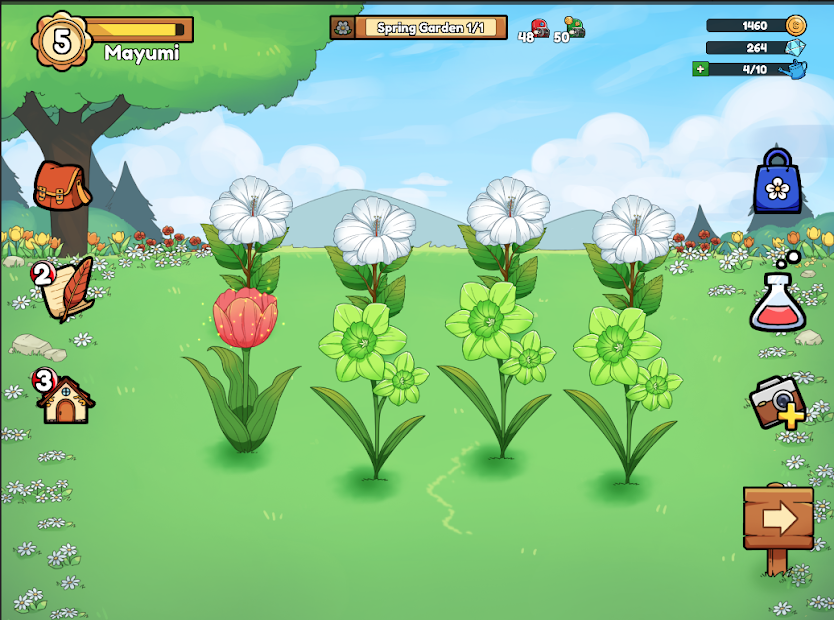This screenshot has height=620, width=834.
Task: Select the red camera counter icon
Action: 540,28
